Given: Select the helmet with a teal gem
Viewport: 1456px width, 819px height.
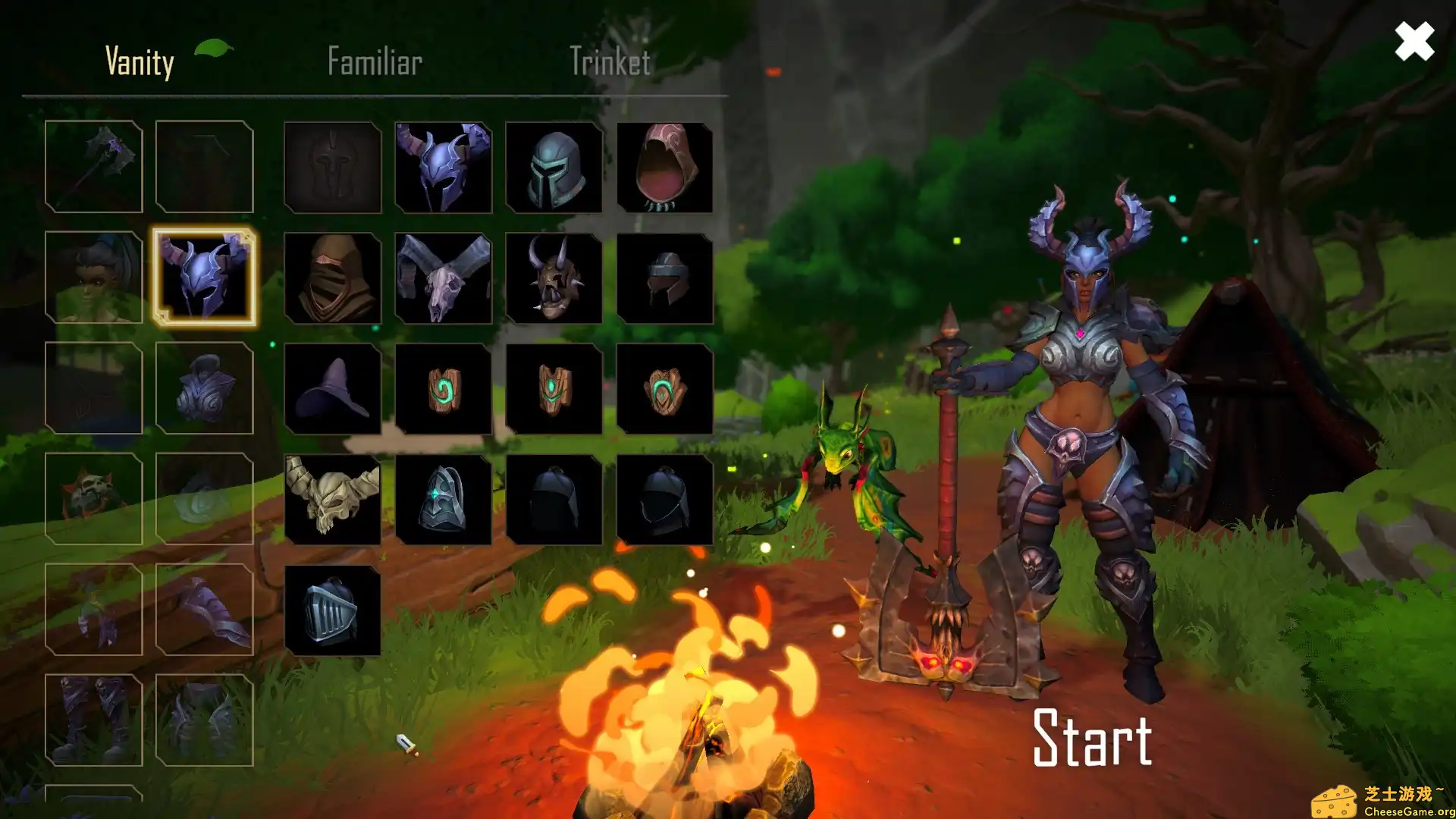Looking at the screenshot, I should coord(444,500).
